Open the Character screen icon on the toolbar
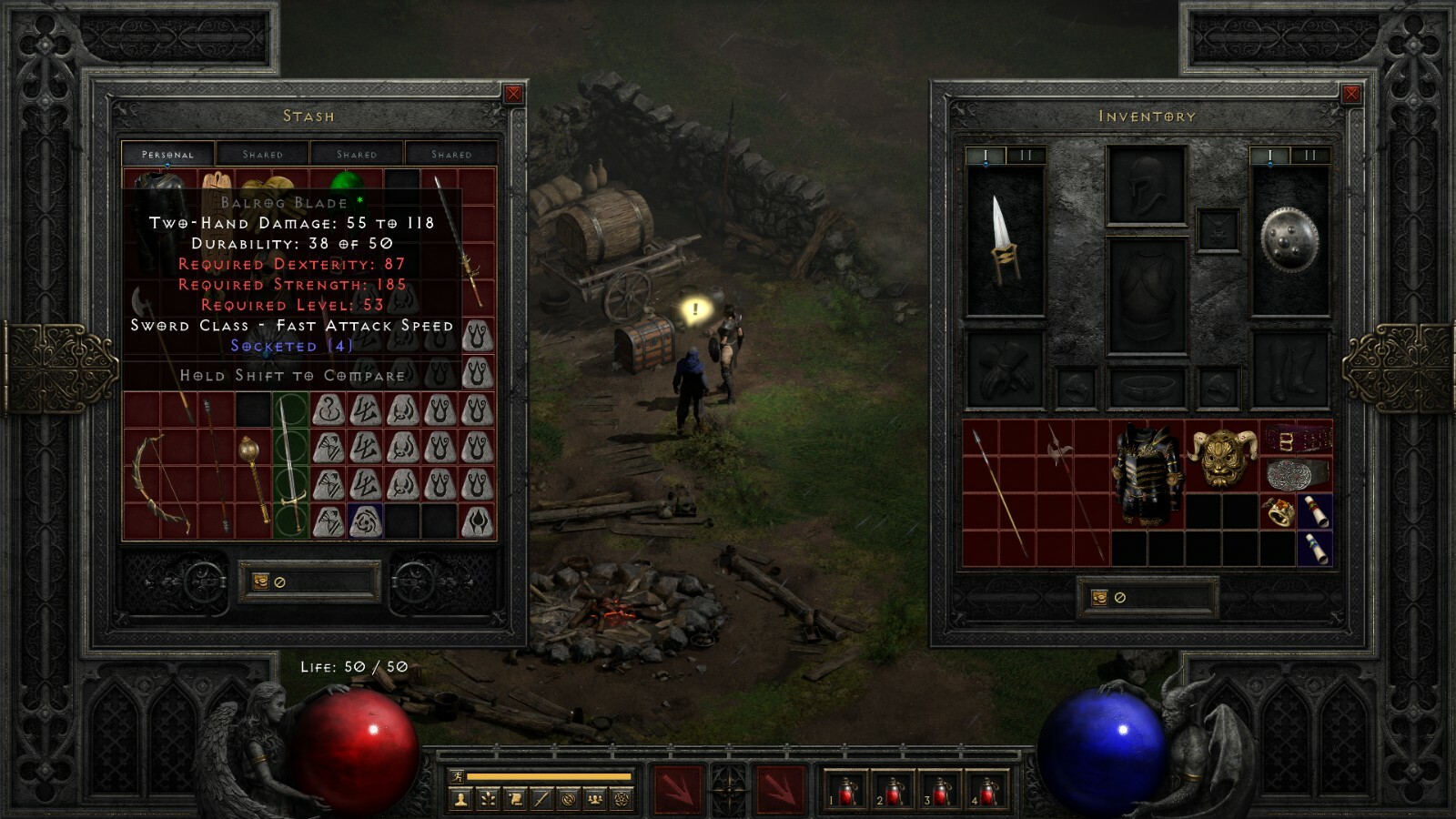Image resolution: width=1456 pixels, height=819 pixels. pyautogui.click(x=460, y=798)
